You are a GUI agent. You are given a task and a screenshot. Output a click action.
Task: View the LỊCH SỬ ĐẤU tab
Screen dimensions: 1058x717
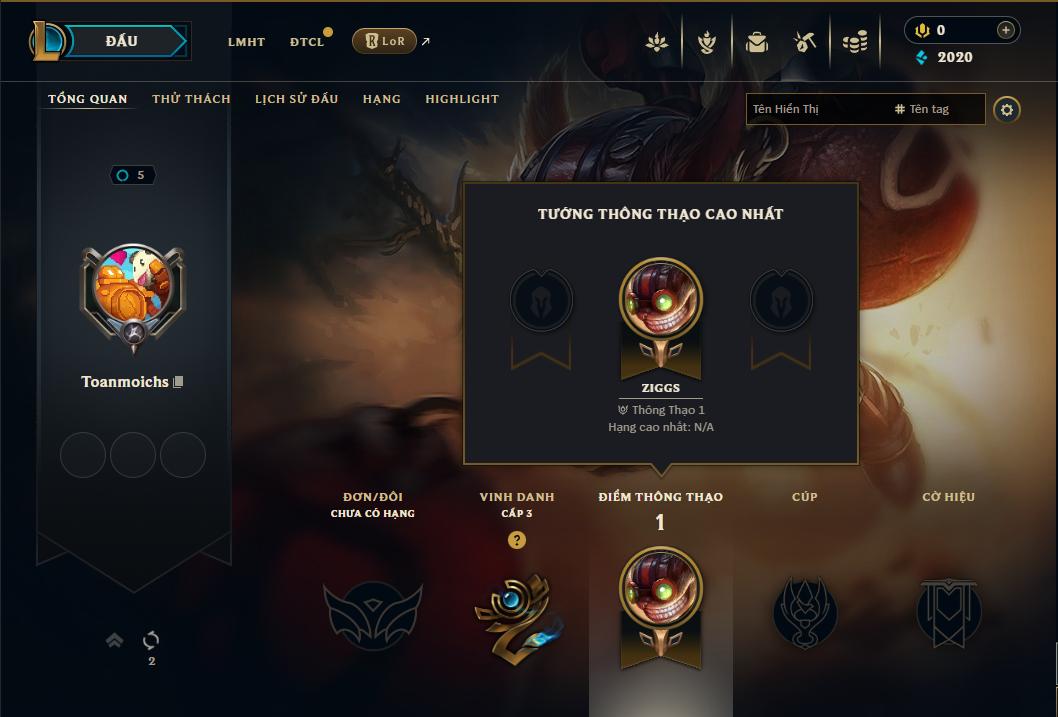click(296, 99)
